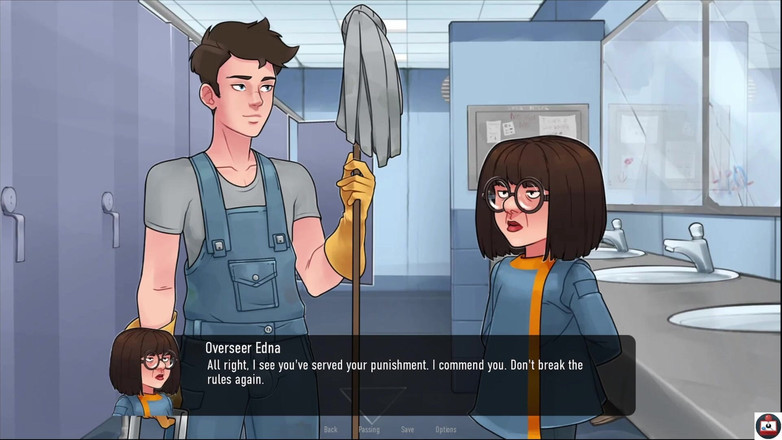Open the Options menu

pyautogui.click(x=446, y=430)
